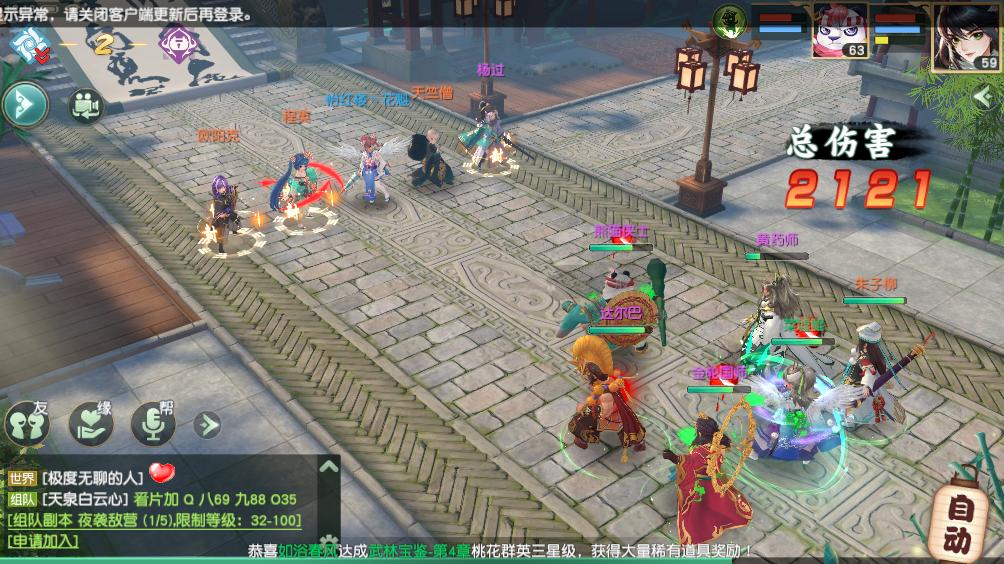
Task: Click the purple locked formation icon
Action: pyautogui.click(x=178, y=45)
